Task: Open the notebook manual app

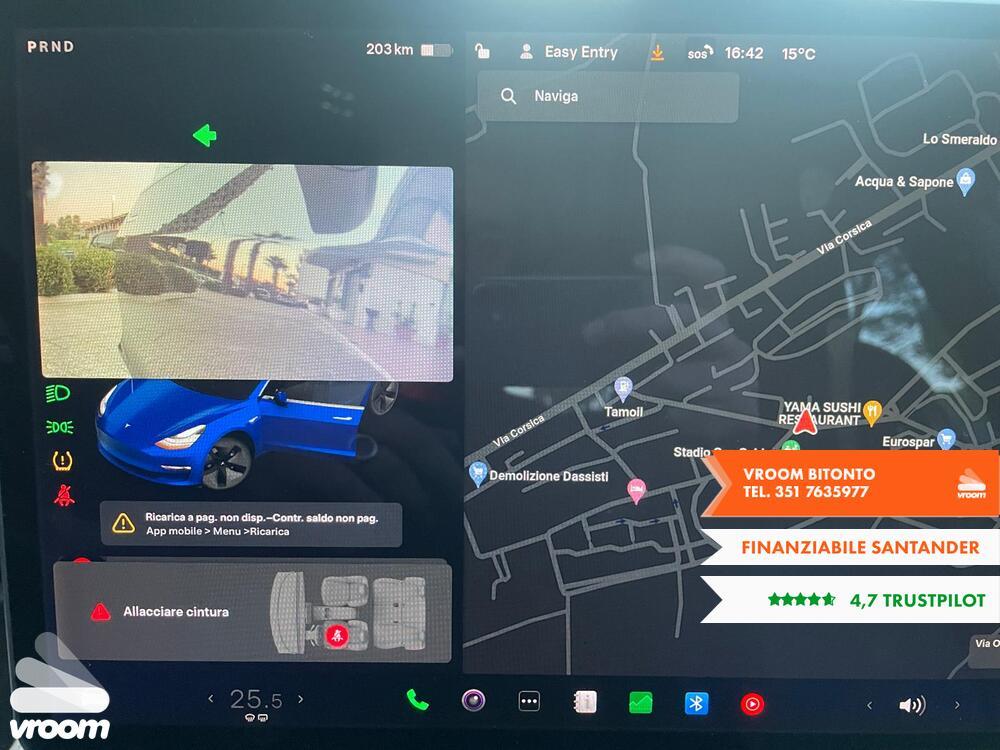Action: 584,702
